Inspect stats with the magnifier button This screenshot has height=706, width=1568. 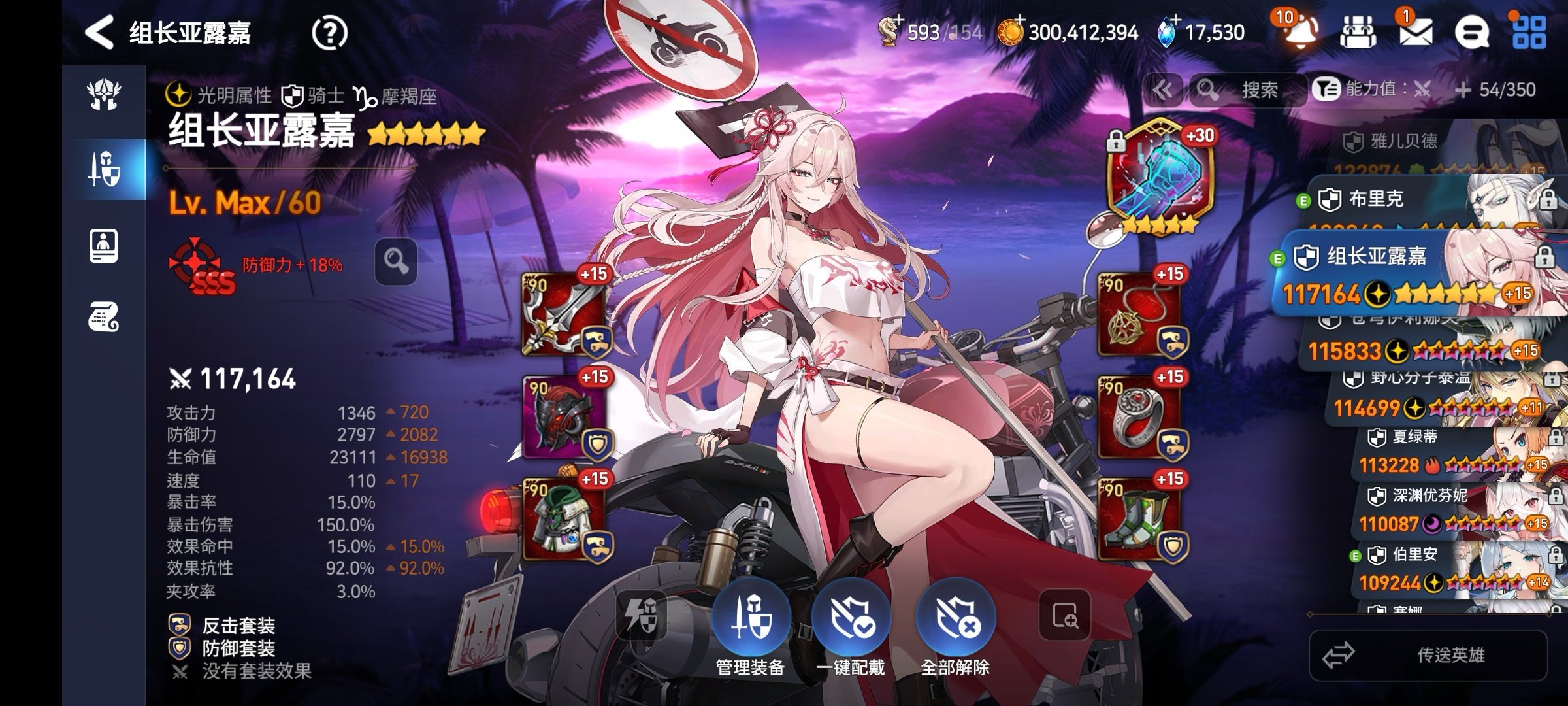coord(396,261)
